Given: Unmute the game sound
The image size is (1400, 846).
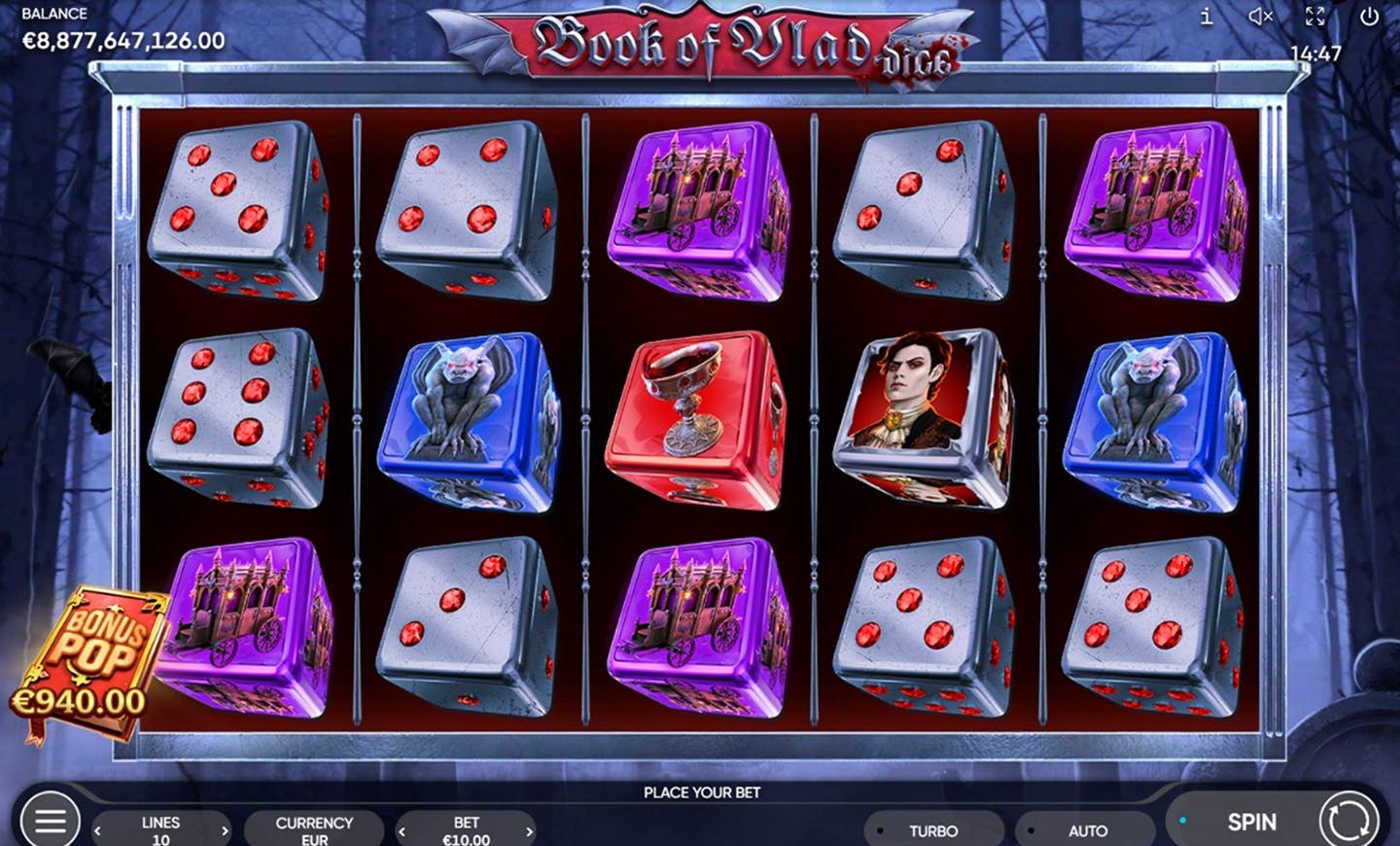Looking at the screenshot, I should click(1261, 17).
